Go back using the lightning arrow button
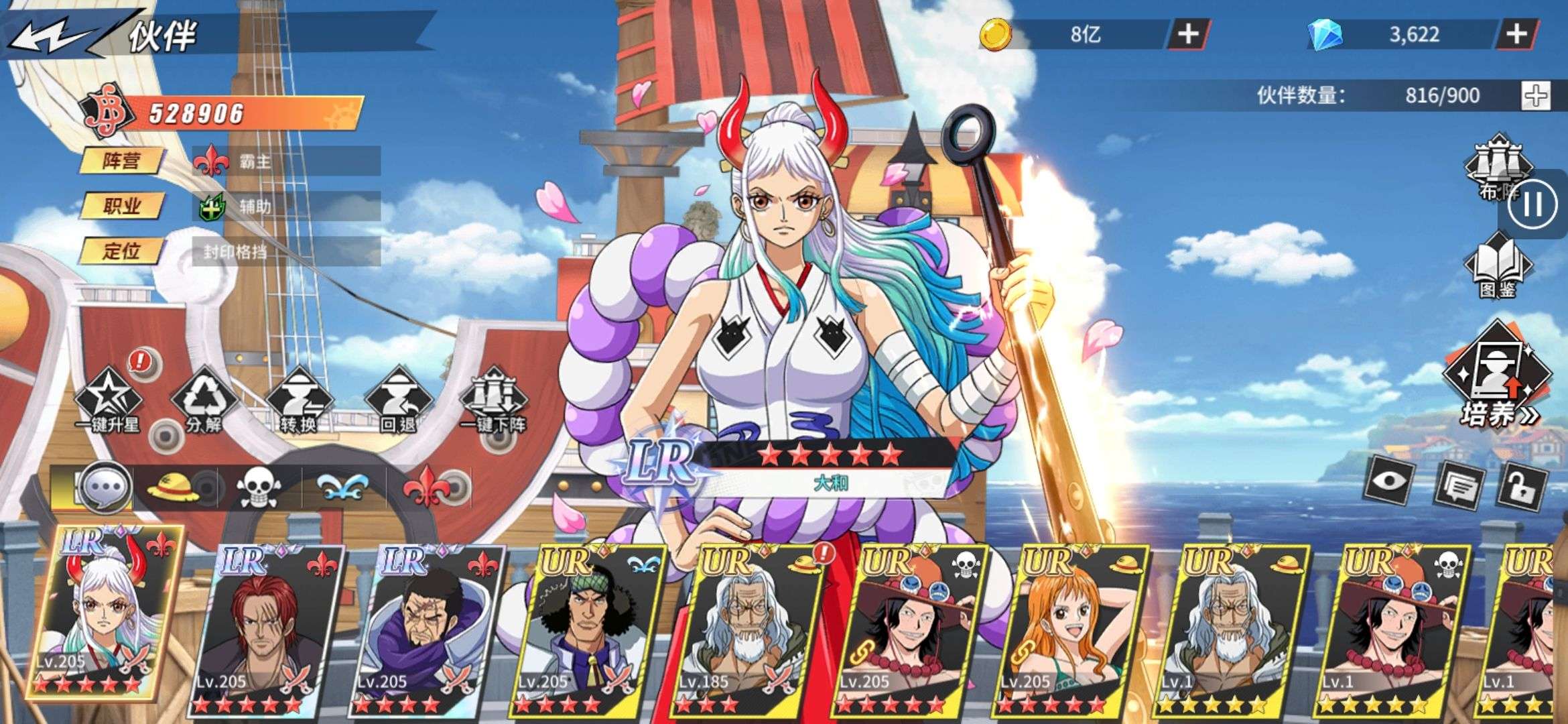 [x=50, y=35]
